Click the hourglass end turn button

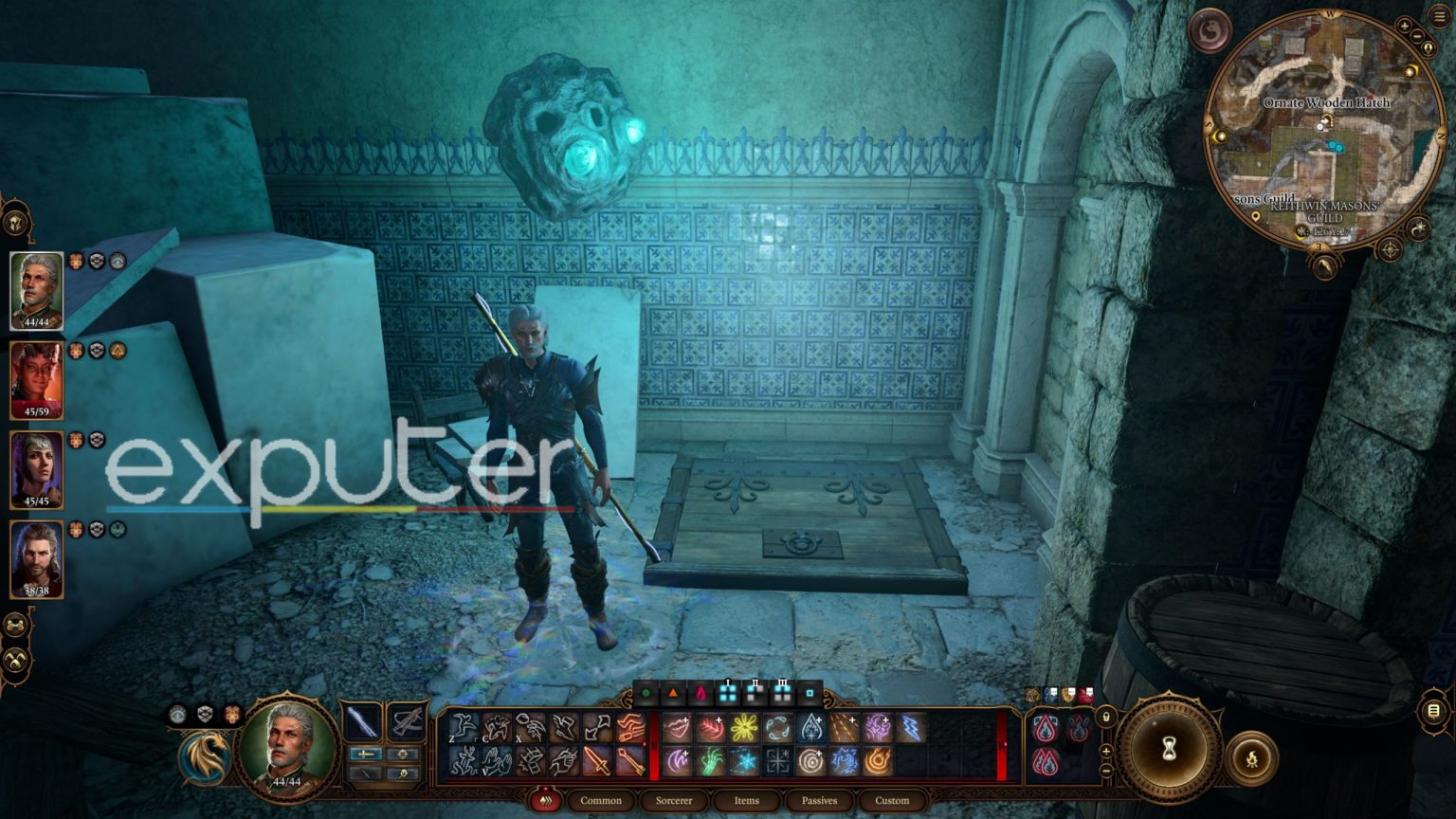coord(1169,749)
